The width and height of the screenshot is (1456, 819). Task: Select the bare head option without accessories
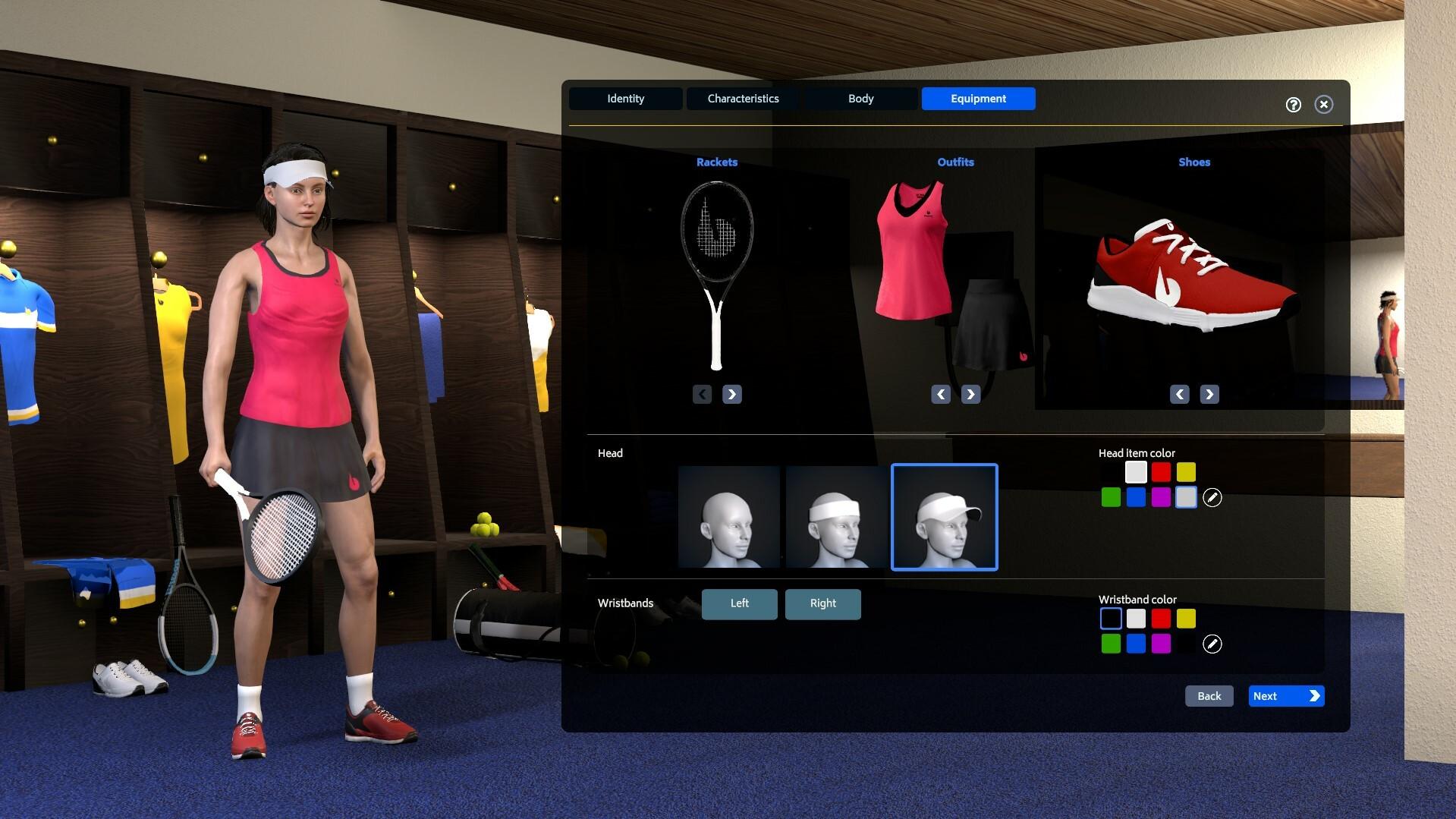pyautogui.click(x=728, y=517)
